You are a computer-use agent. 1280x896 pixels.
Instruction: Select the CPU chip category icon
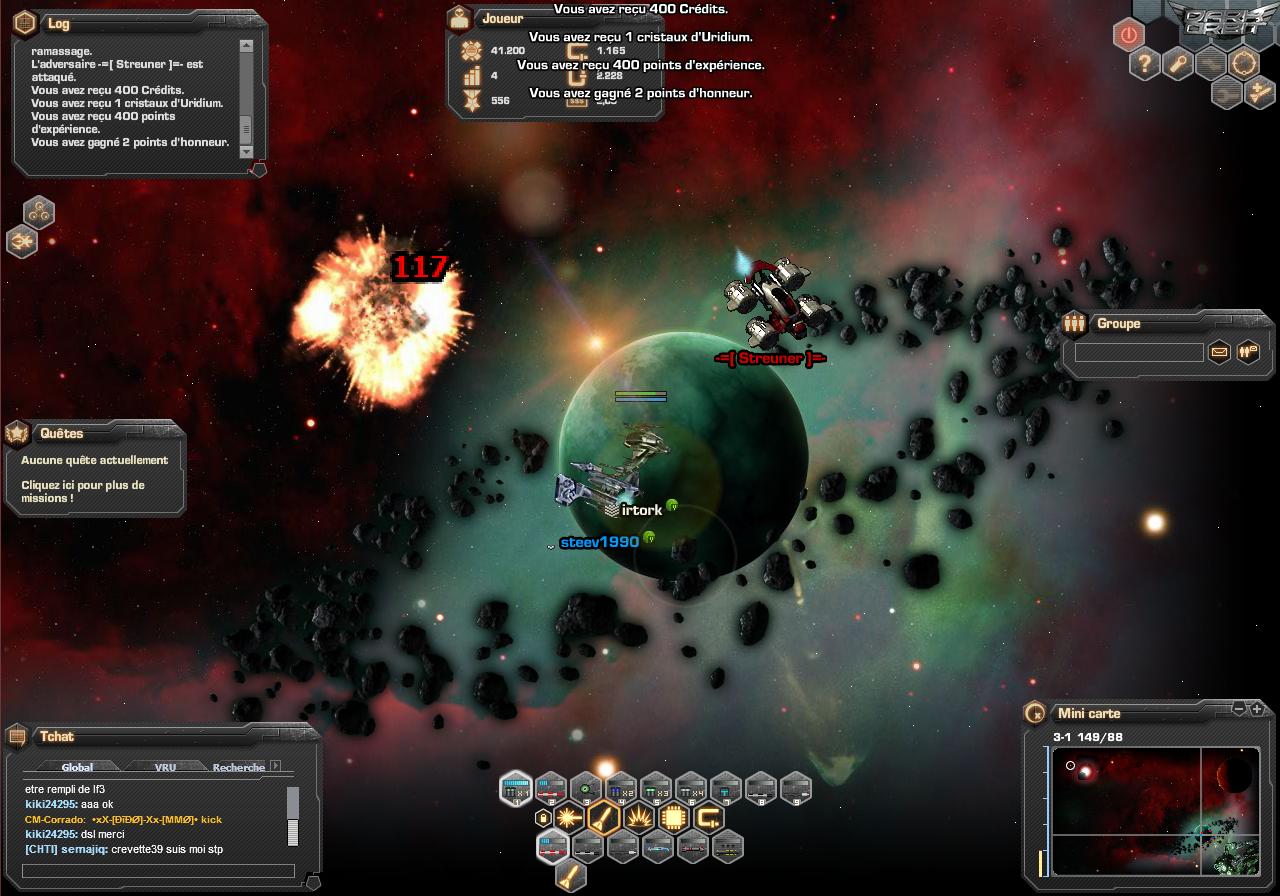674,818
